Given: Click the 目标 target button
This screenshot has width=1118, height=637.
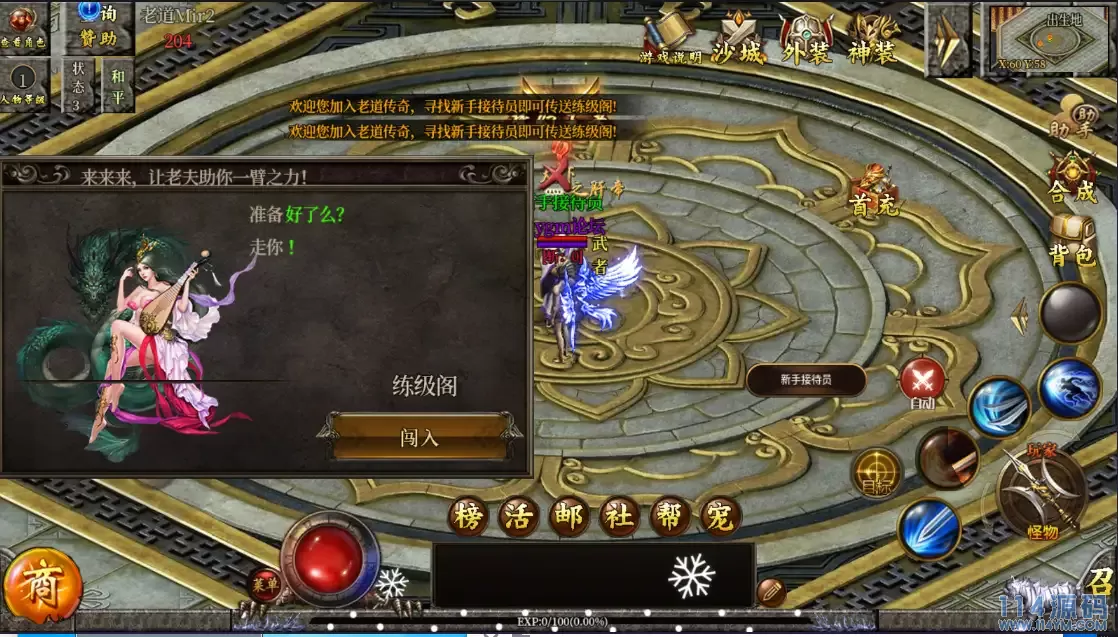Looking at the screenshot, I should click(x=876, y=473).
